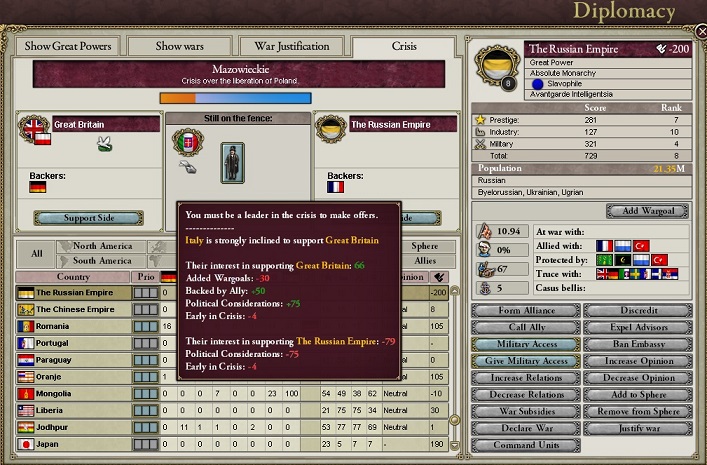The height and width of the screenshot is (465, 707).
Task: Open Justify war
Action: click(x=639, y=429)
